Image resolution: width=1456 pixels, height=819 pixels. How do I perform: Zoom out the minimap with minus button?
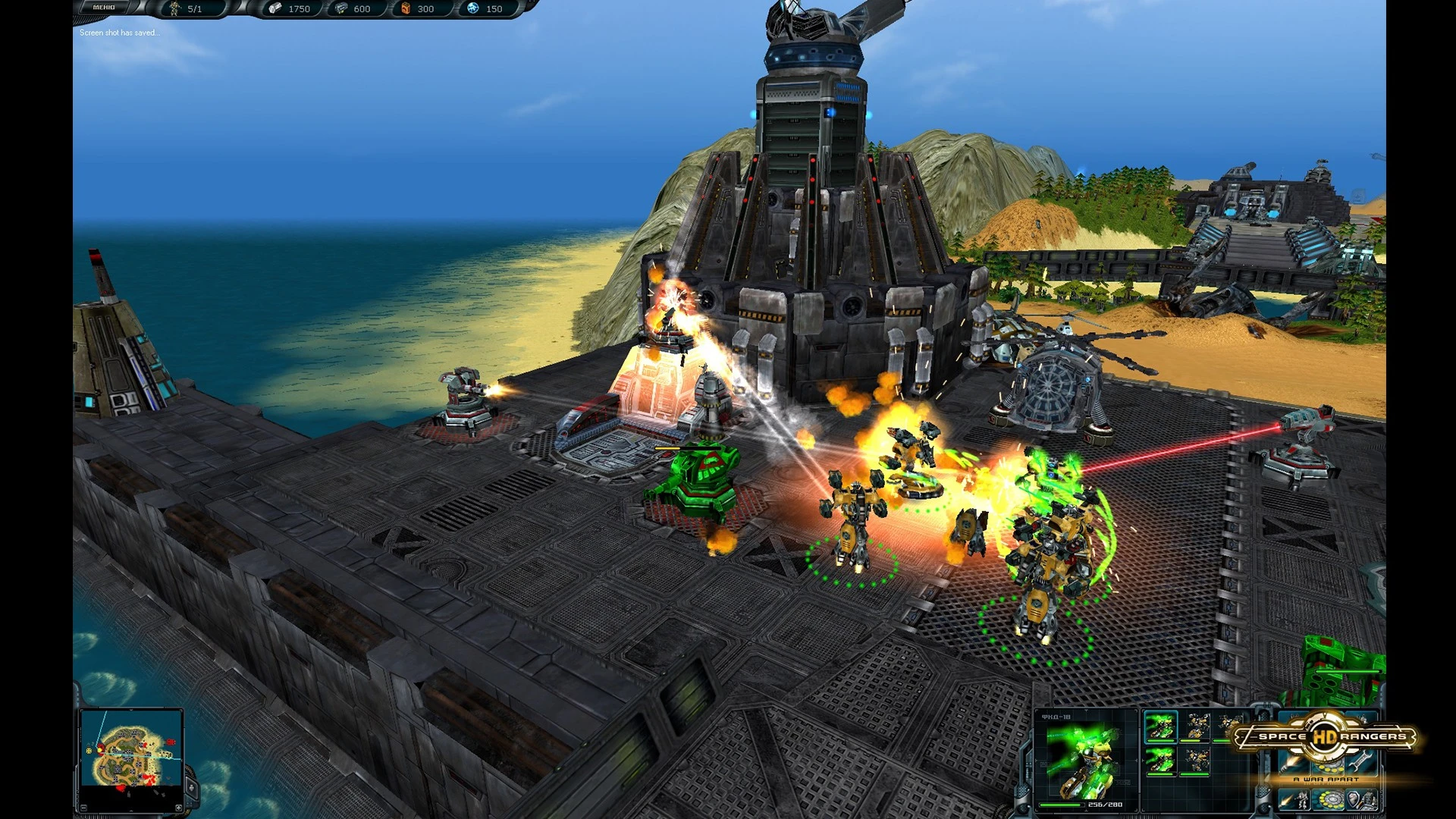85,808
